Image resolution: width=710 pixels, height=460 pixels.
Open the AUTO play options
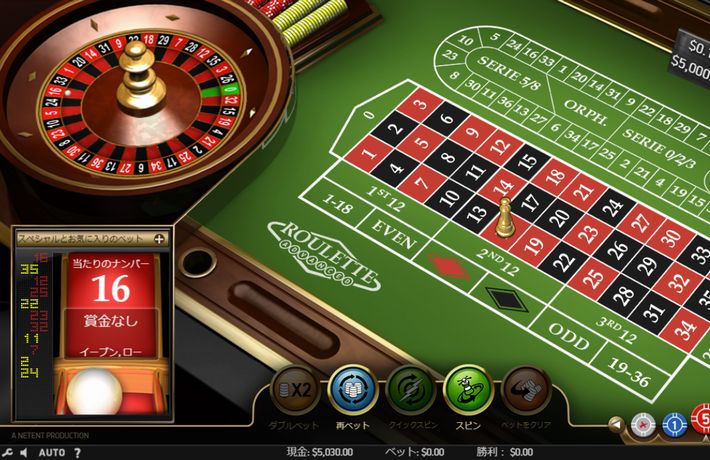52,452
